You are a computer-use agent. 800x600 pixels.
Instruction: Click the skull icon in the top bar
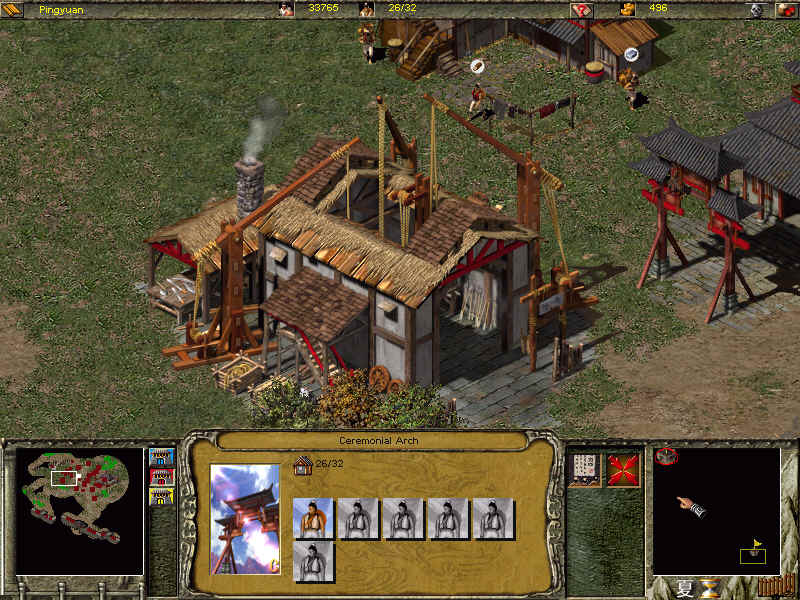(757, 9)
